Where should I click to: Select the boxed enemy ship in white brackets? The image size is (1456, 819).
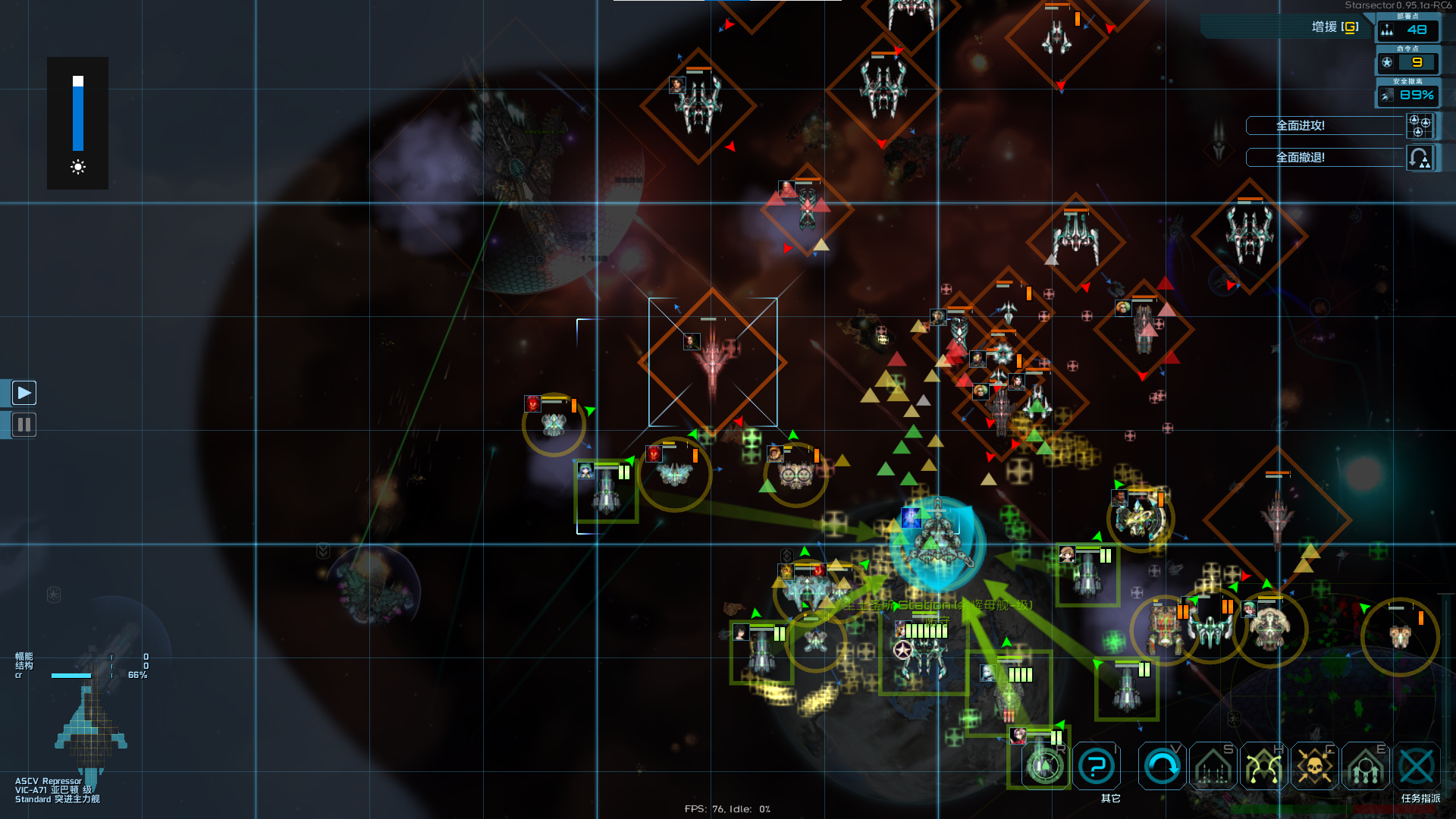point(712,362)
